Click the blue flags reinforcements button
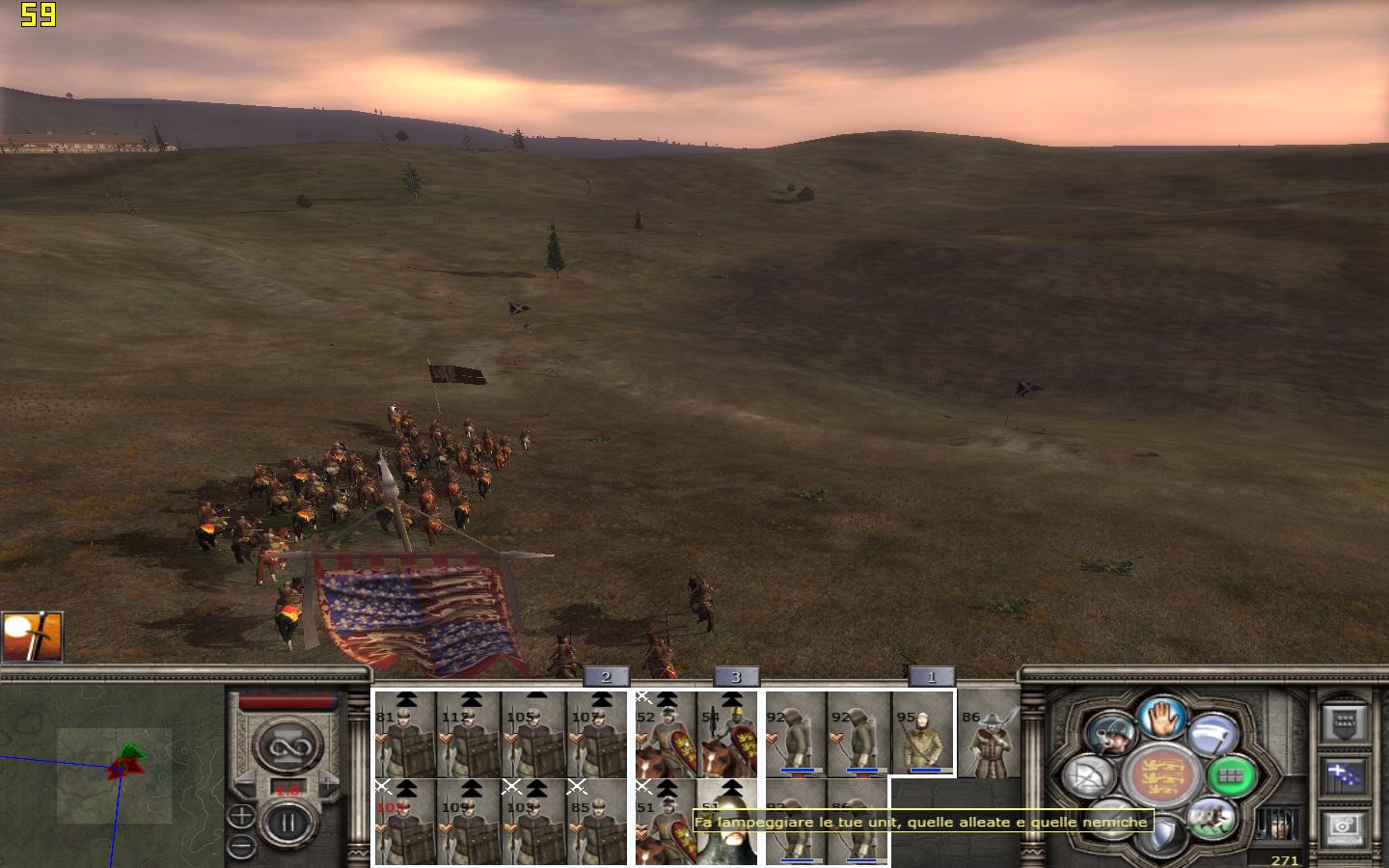The height and width of the screenshot is (868, 1389). (1343, 774)
